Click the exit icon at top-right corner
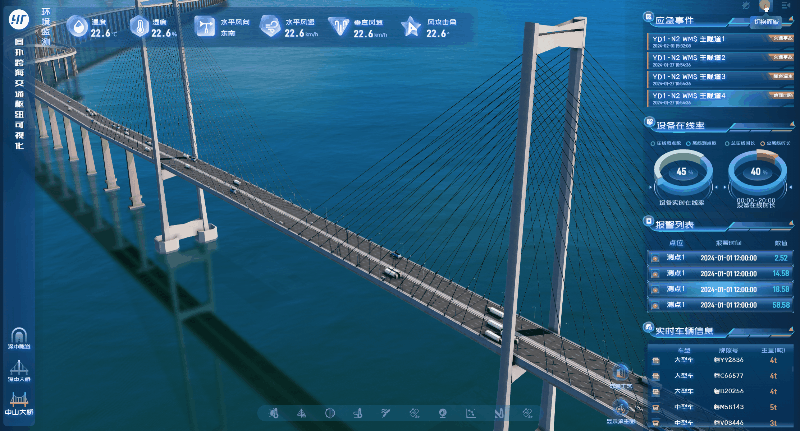 [x=787, y=6]
